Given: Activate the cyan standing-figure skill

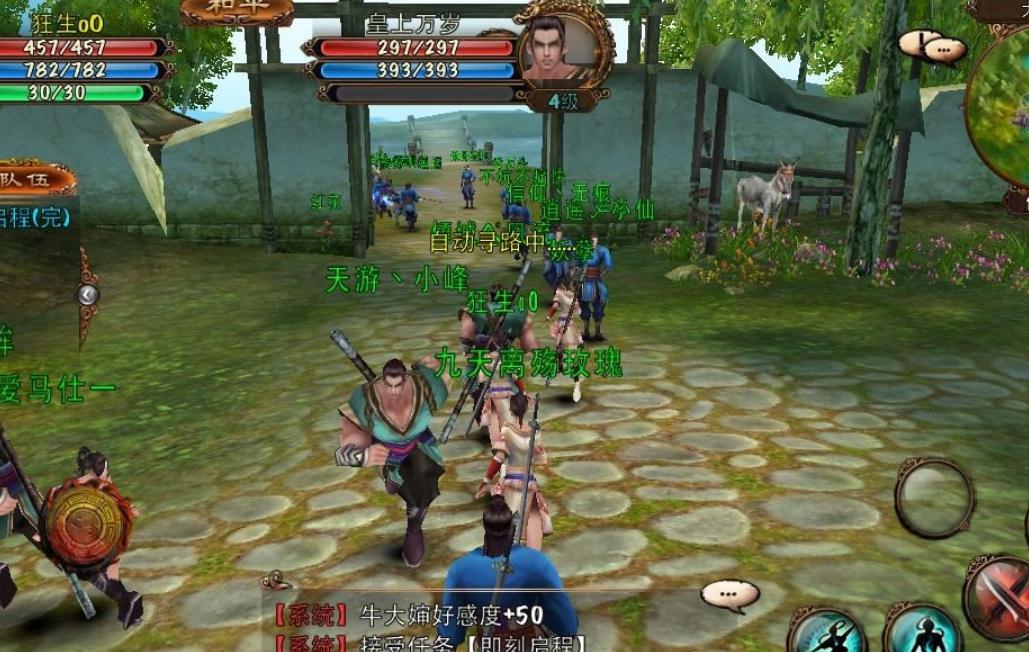Looking at the screenshot, I should point(921,630).
